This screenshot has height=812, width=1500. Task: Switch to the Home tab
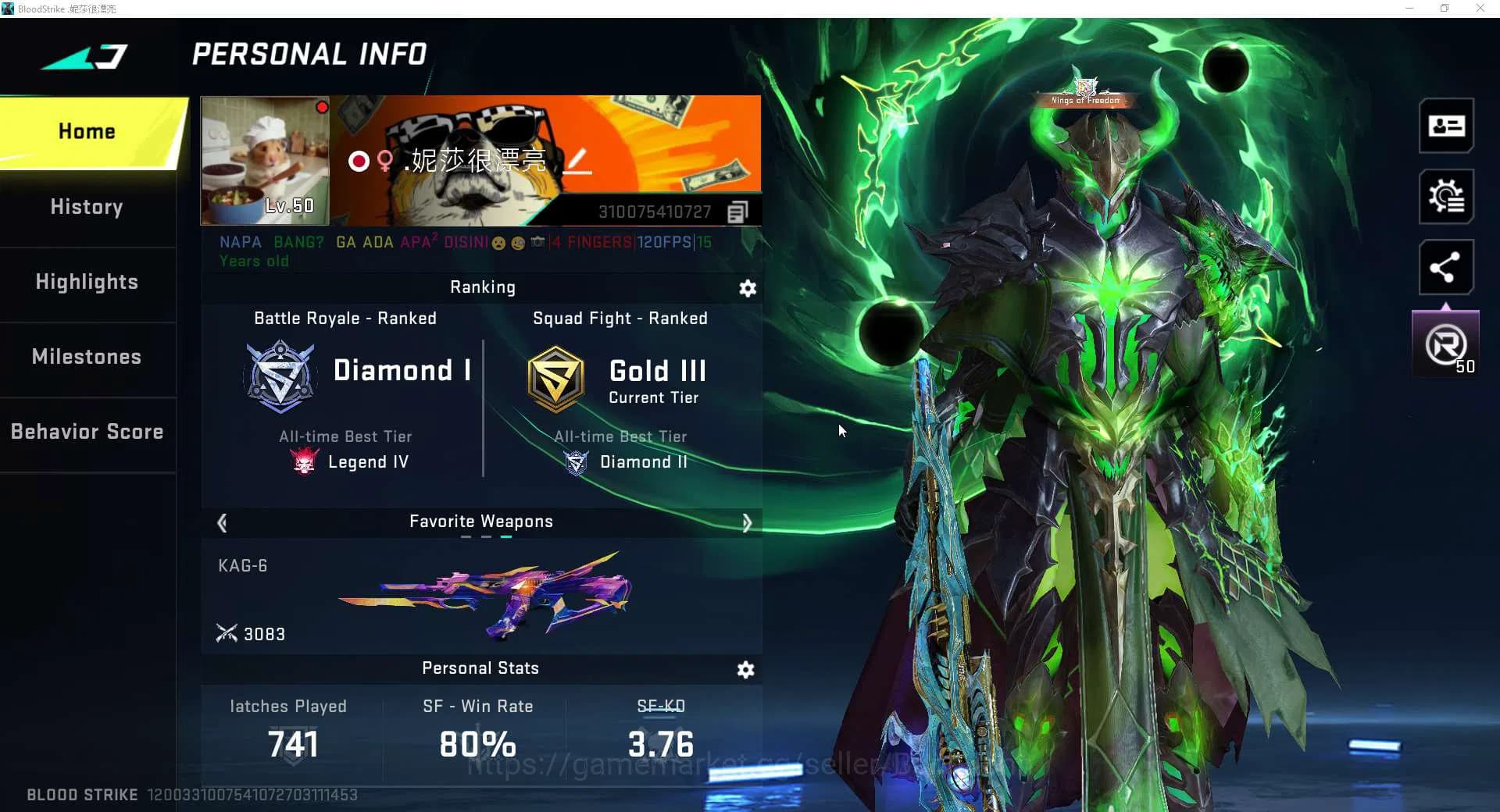click(87, 131)
